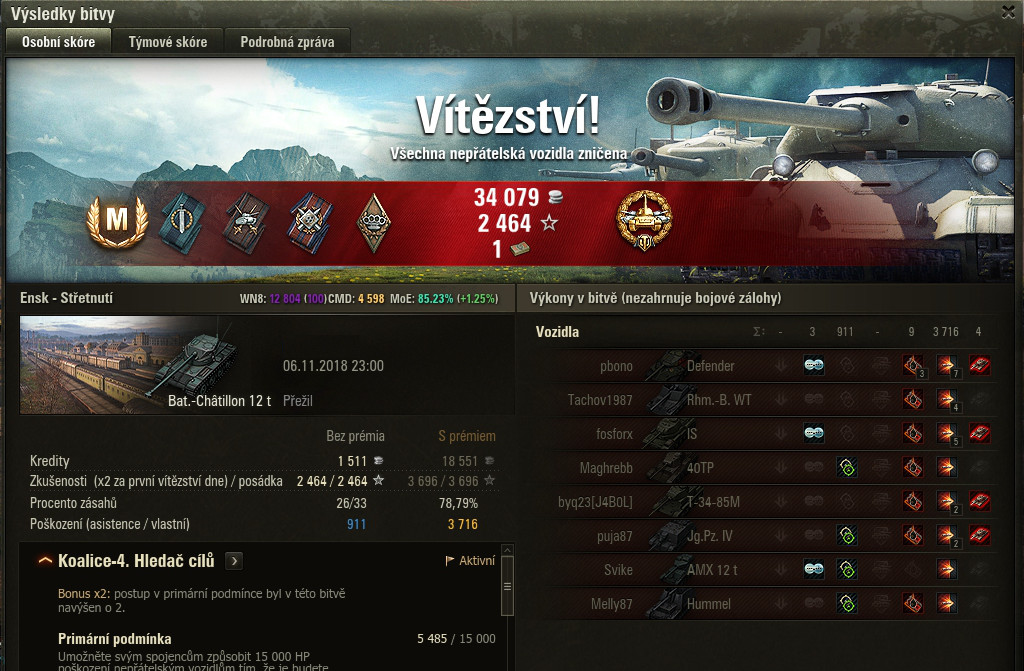Show the brass knuckles diamond medal
This screenshot has width=1024, height=671.
coord(373,222)
